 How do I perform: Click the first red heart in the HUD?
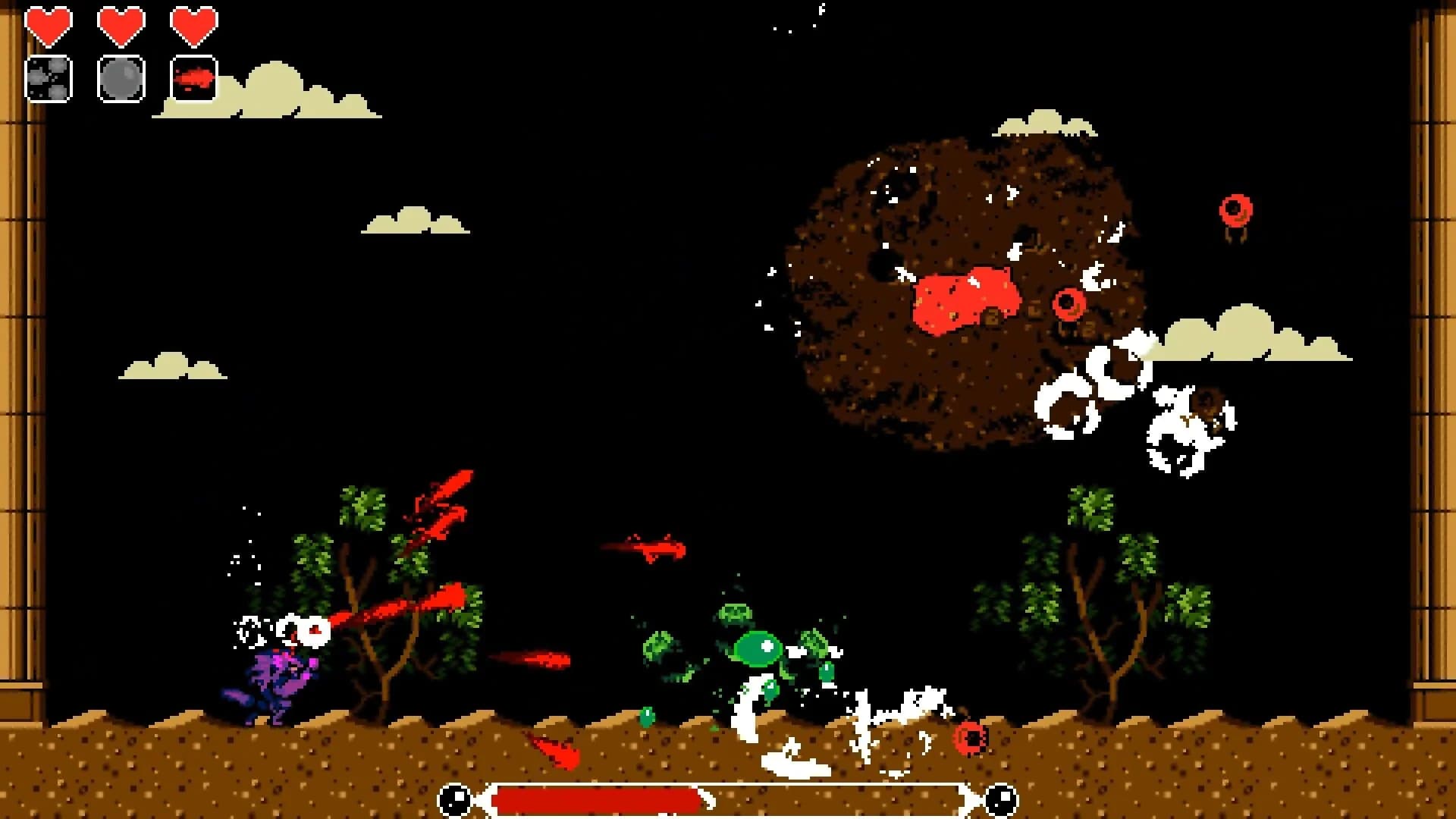(49, 23)
